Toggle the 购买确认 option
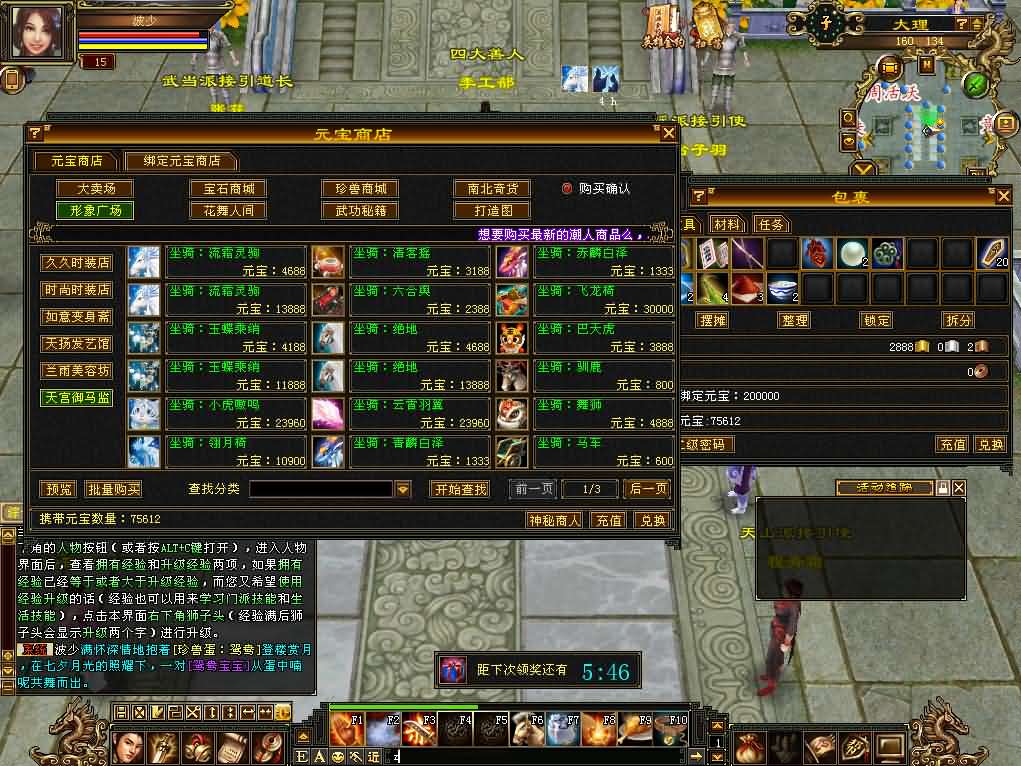This screenshot has width=1021, height=766. [567, 188]
